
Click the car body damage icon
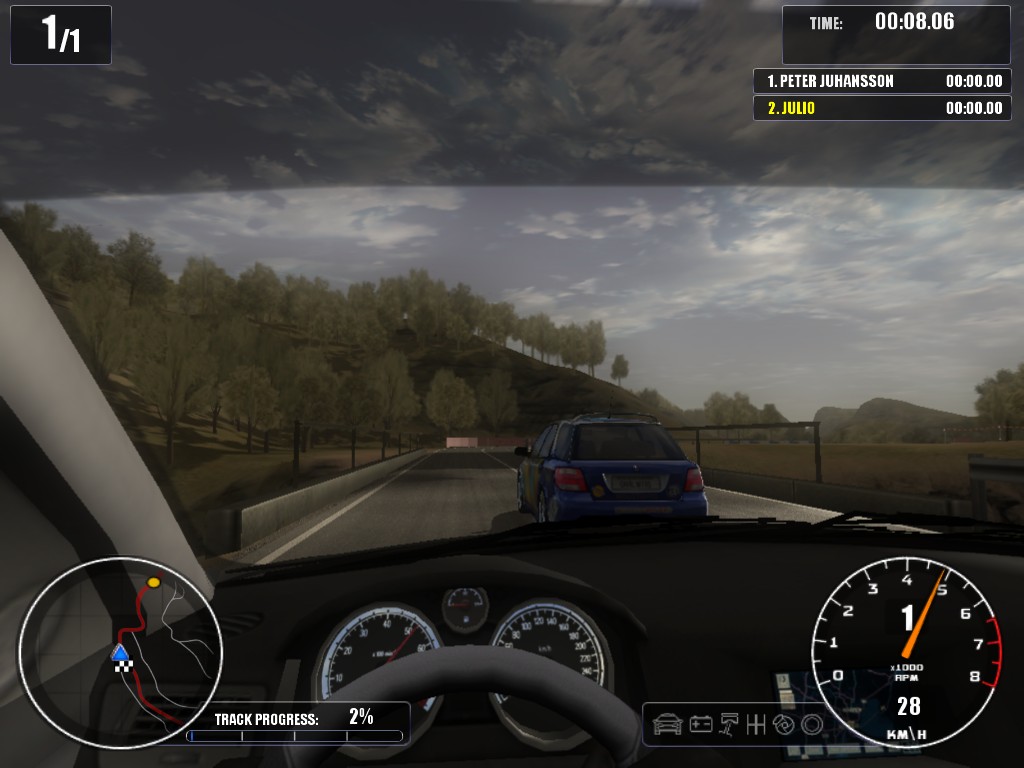click(x=667, y=723)
